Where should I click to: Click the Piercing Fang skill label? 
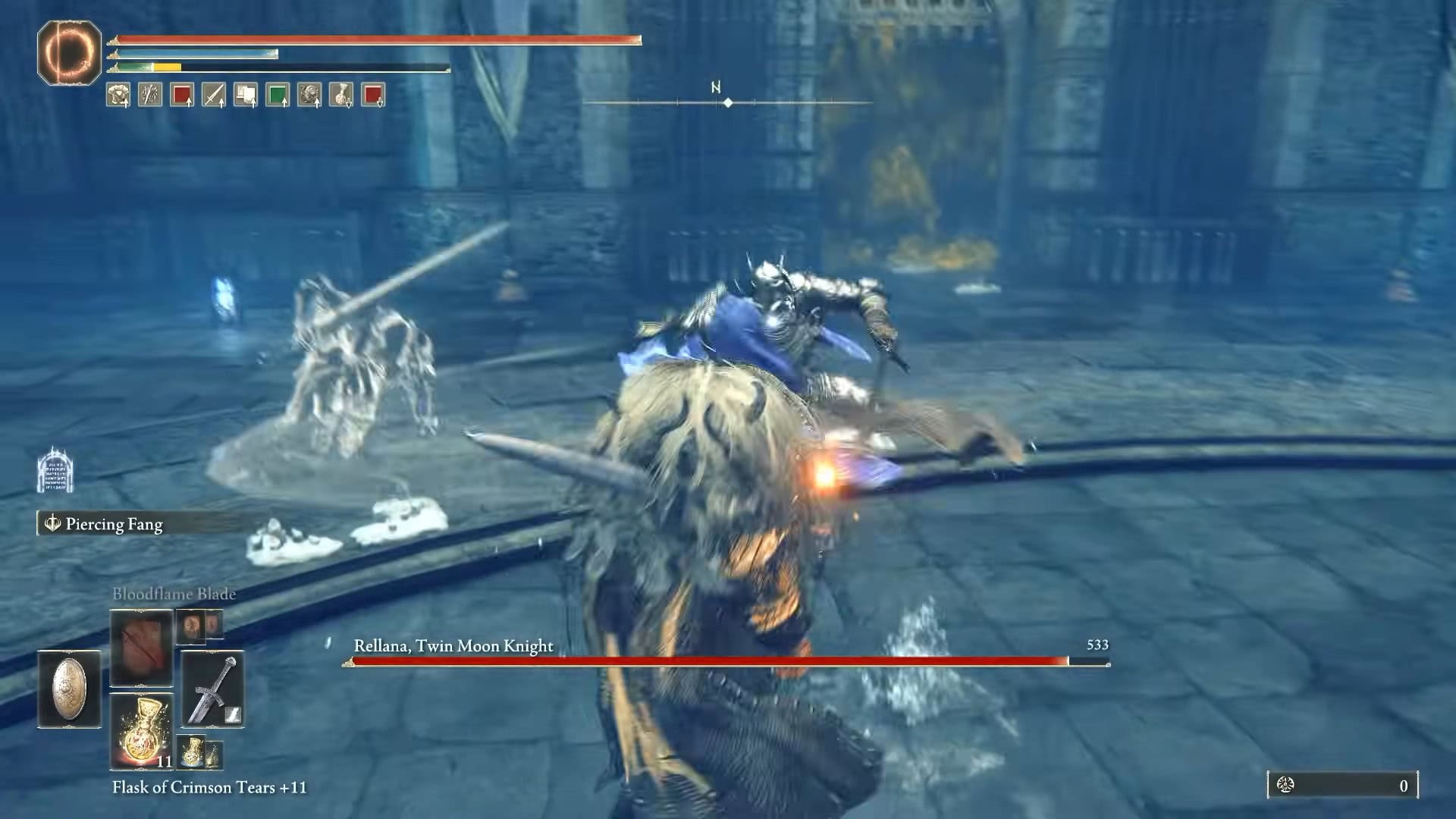click(114, 524)
